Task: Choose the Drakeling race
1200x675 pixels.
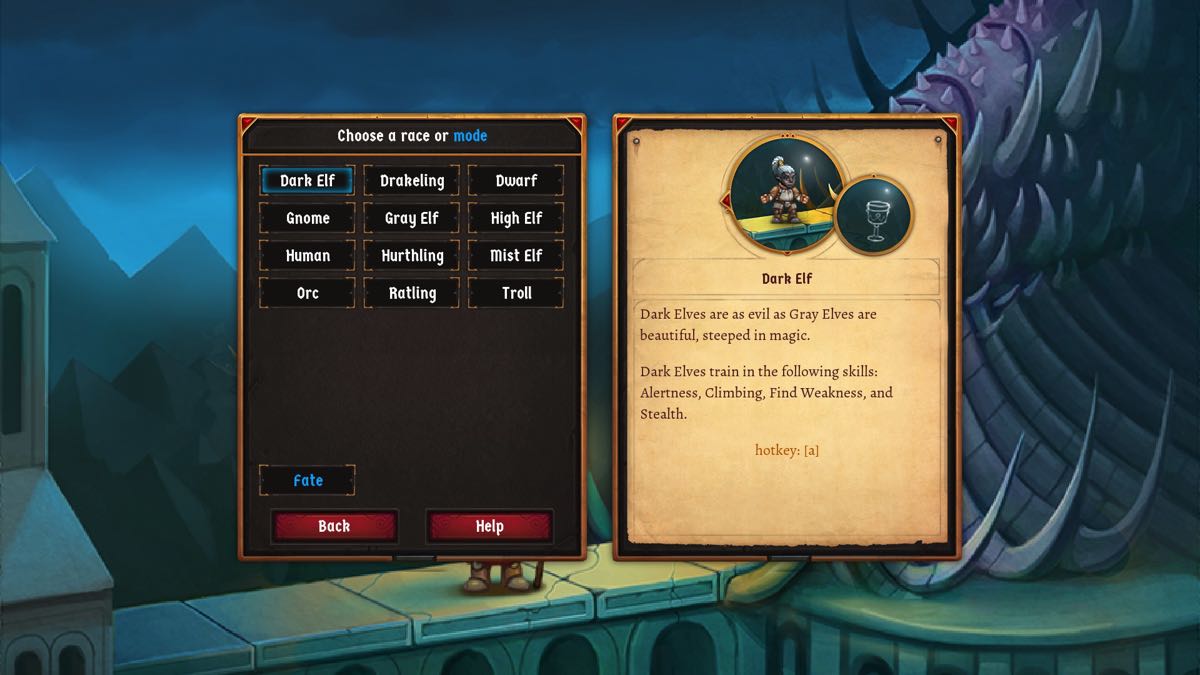Action: (x=412, y=181)
